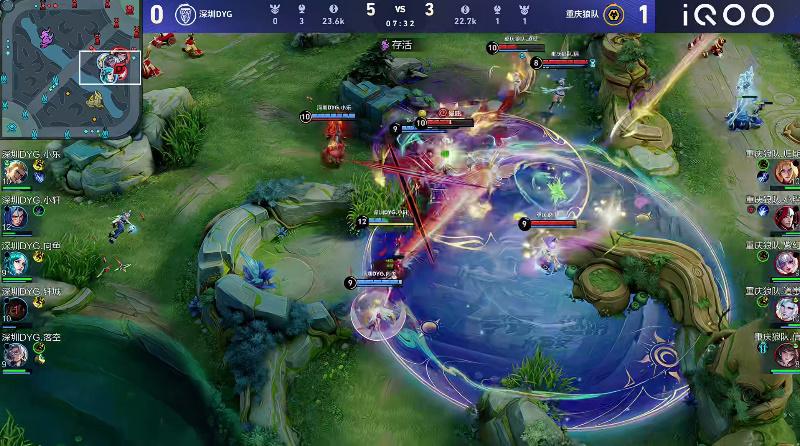
Task: Select 深圳DYG.小乐's hero portrait
Action: click(14, 173)
